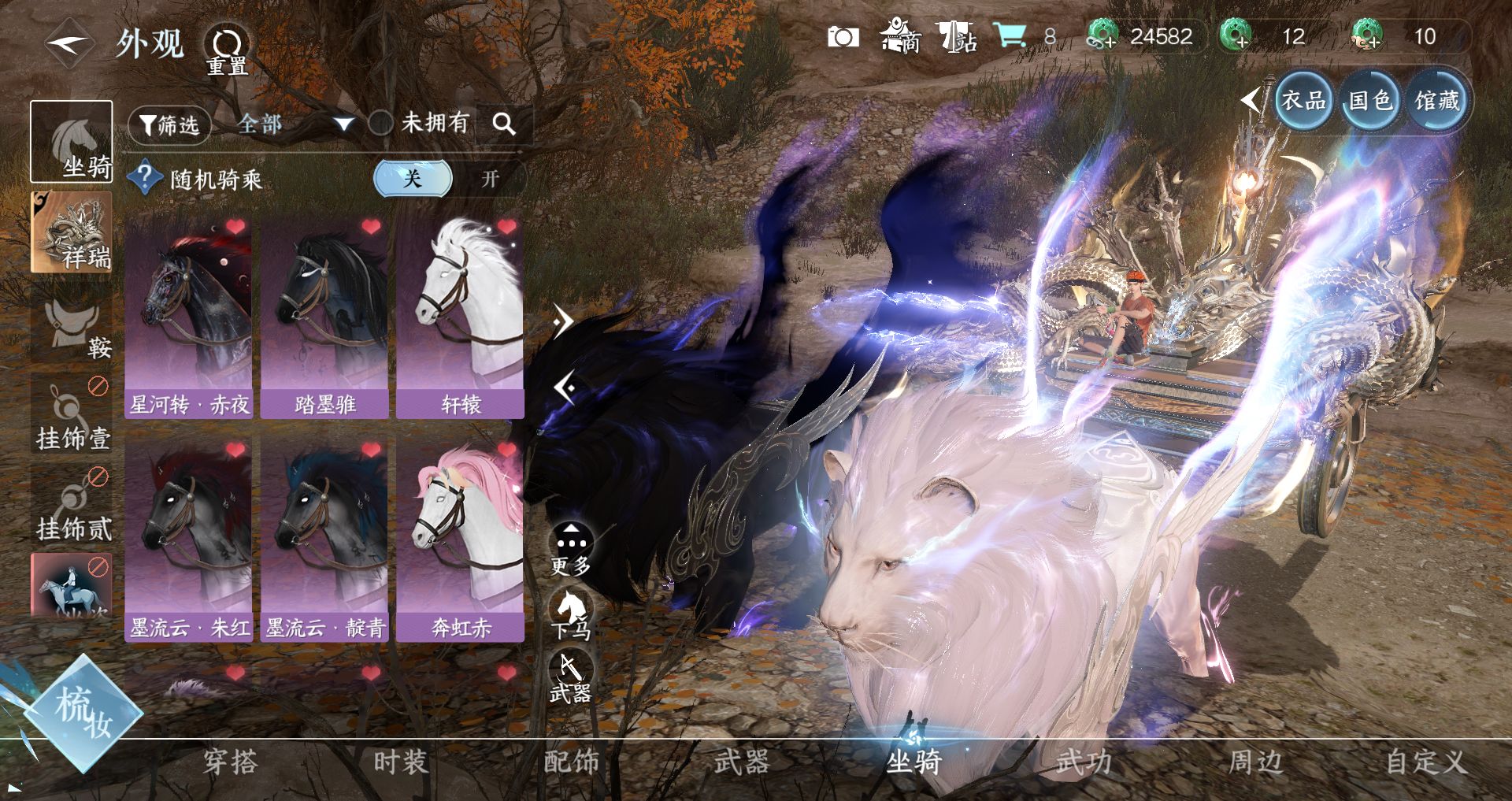1512x801 pixels.
Task: Switch to the 时装 fashion tab
Action: point(401,762)
